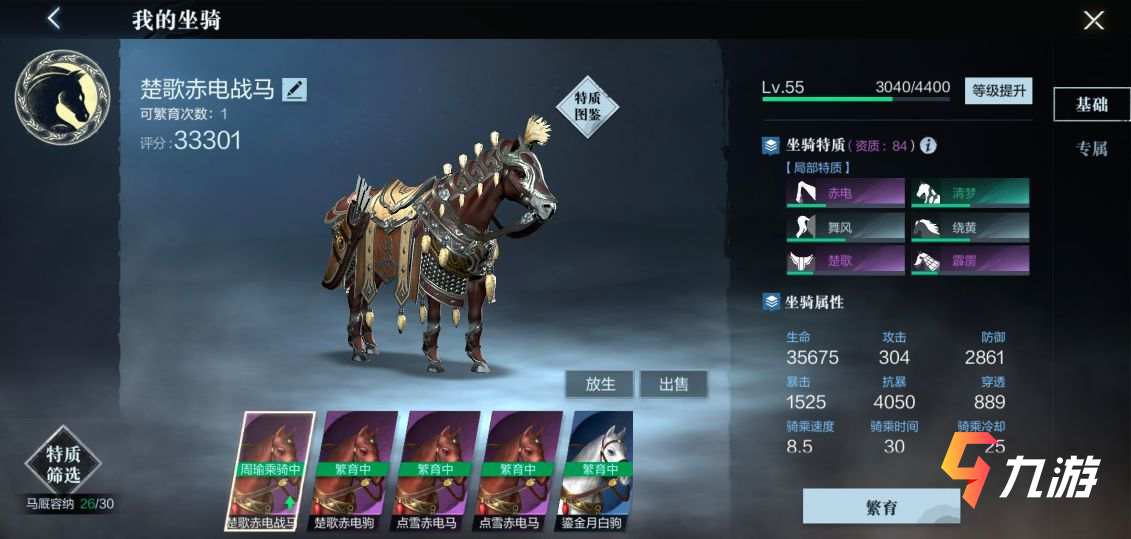
Task: Click the 等级提升 level-up button
Action: click(998, 90)
